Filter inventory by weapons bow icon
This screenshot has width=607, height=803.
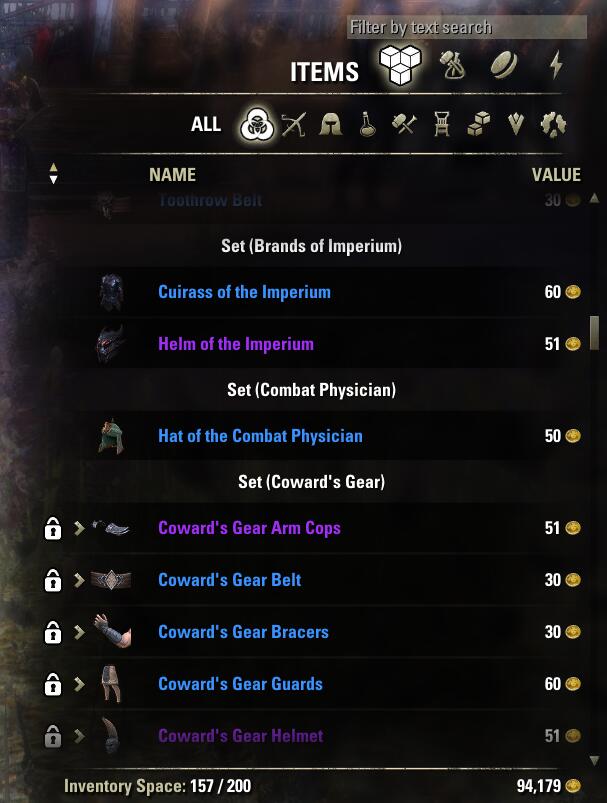[x=293, y=125]
